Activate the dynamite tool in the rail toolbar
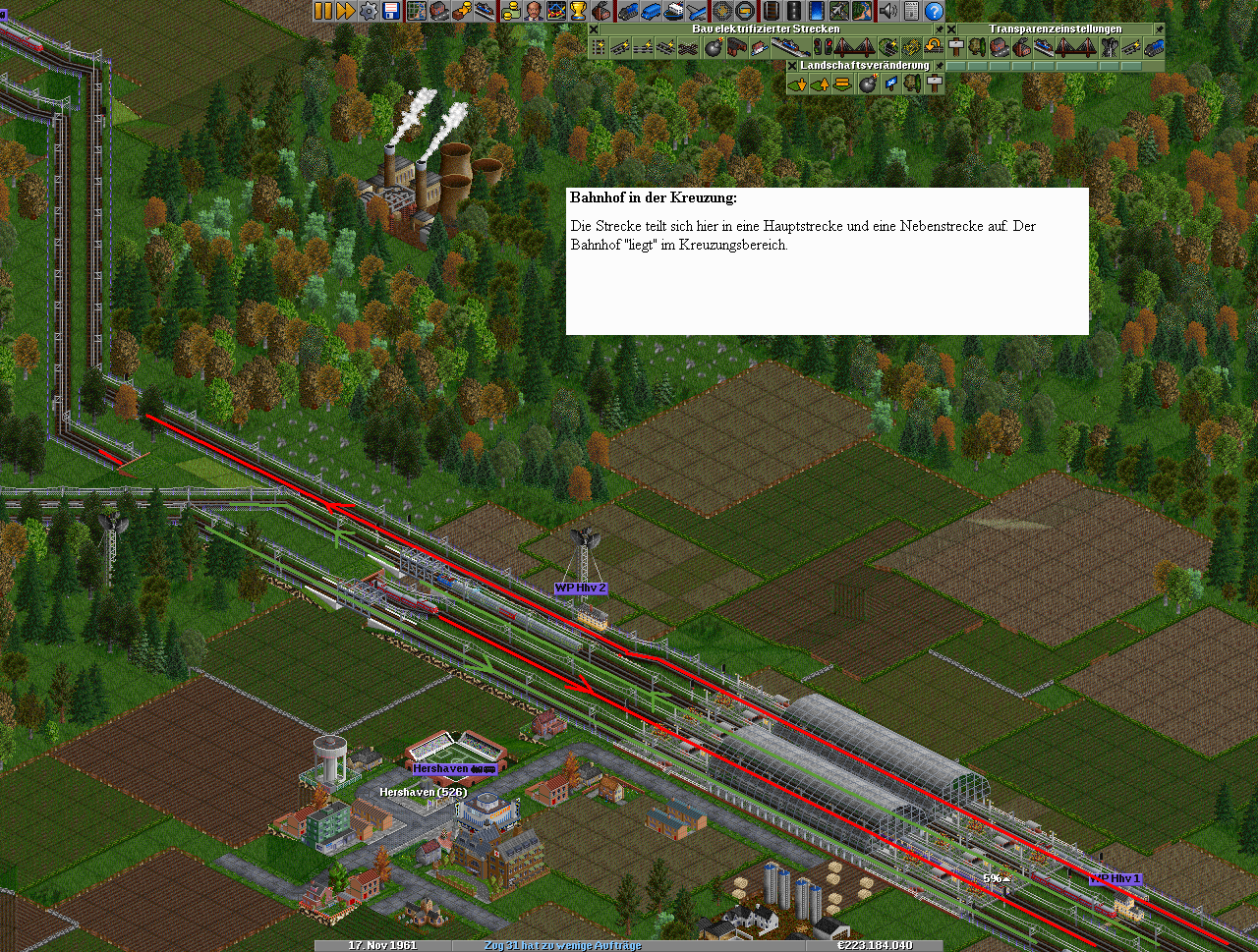 coord(714,47)
